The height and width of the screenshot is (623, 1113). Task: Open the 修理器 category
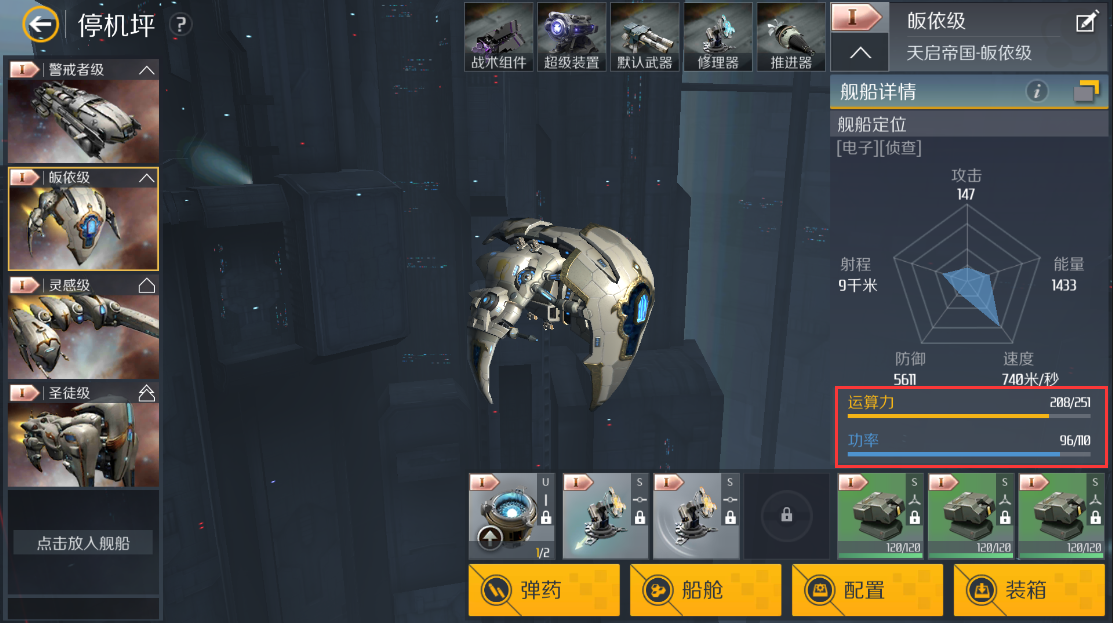coord(718,37)
